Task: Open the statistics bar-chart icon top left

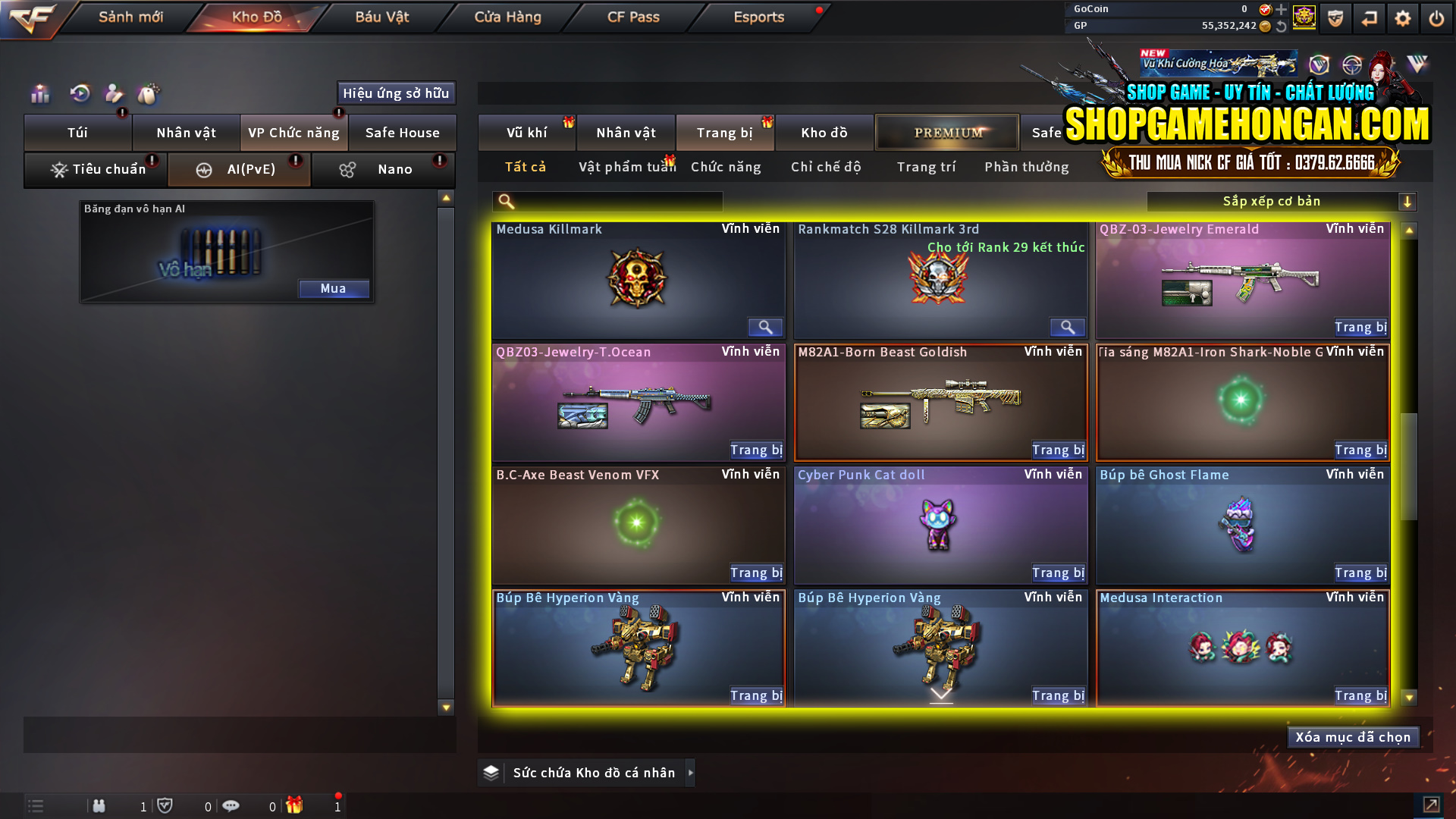Action: (x=39, y=93)
